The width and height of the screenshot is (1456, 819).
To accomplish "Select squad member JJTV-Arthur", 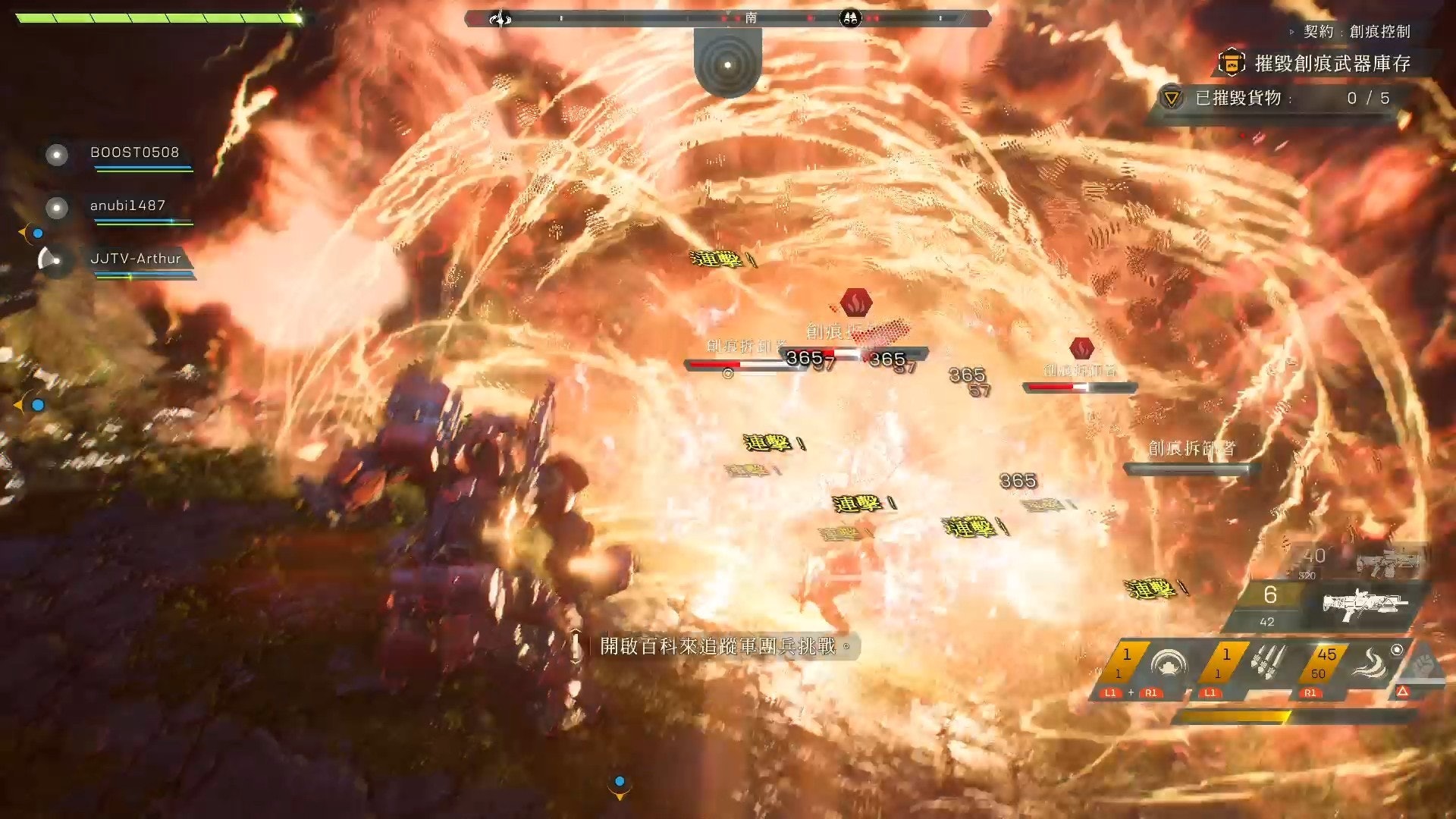I will [135, 259].
